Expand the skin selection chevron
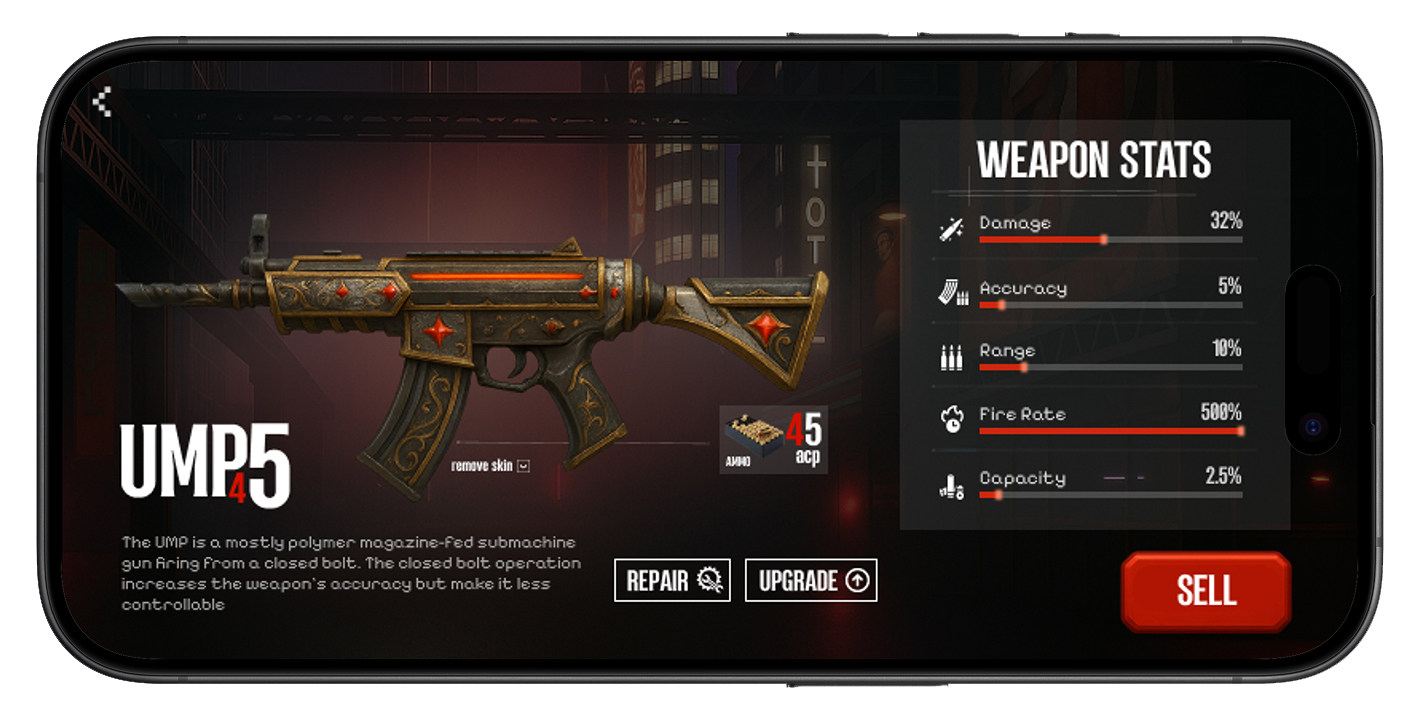This screenshot has width=1419, height=720. 524,466
